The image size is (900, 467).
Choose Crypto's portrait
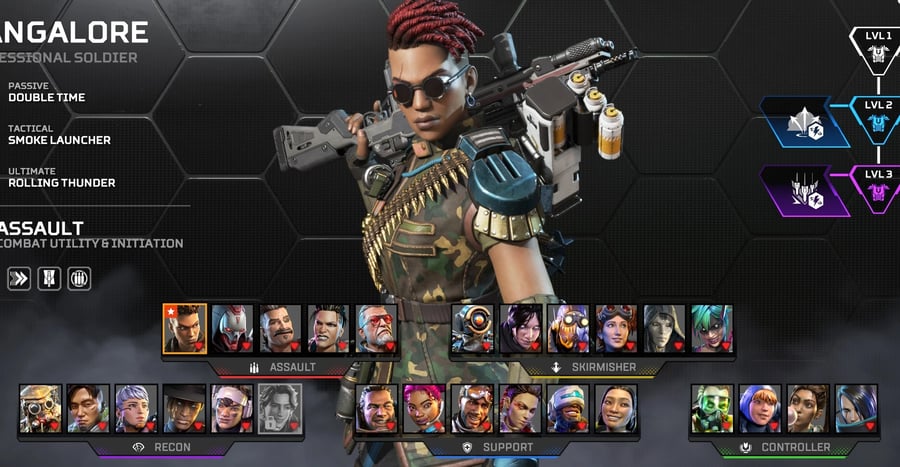(x=88, y=408)
